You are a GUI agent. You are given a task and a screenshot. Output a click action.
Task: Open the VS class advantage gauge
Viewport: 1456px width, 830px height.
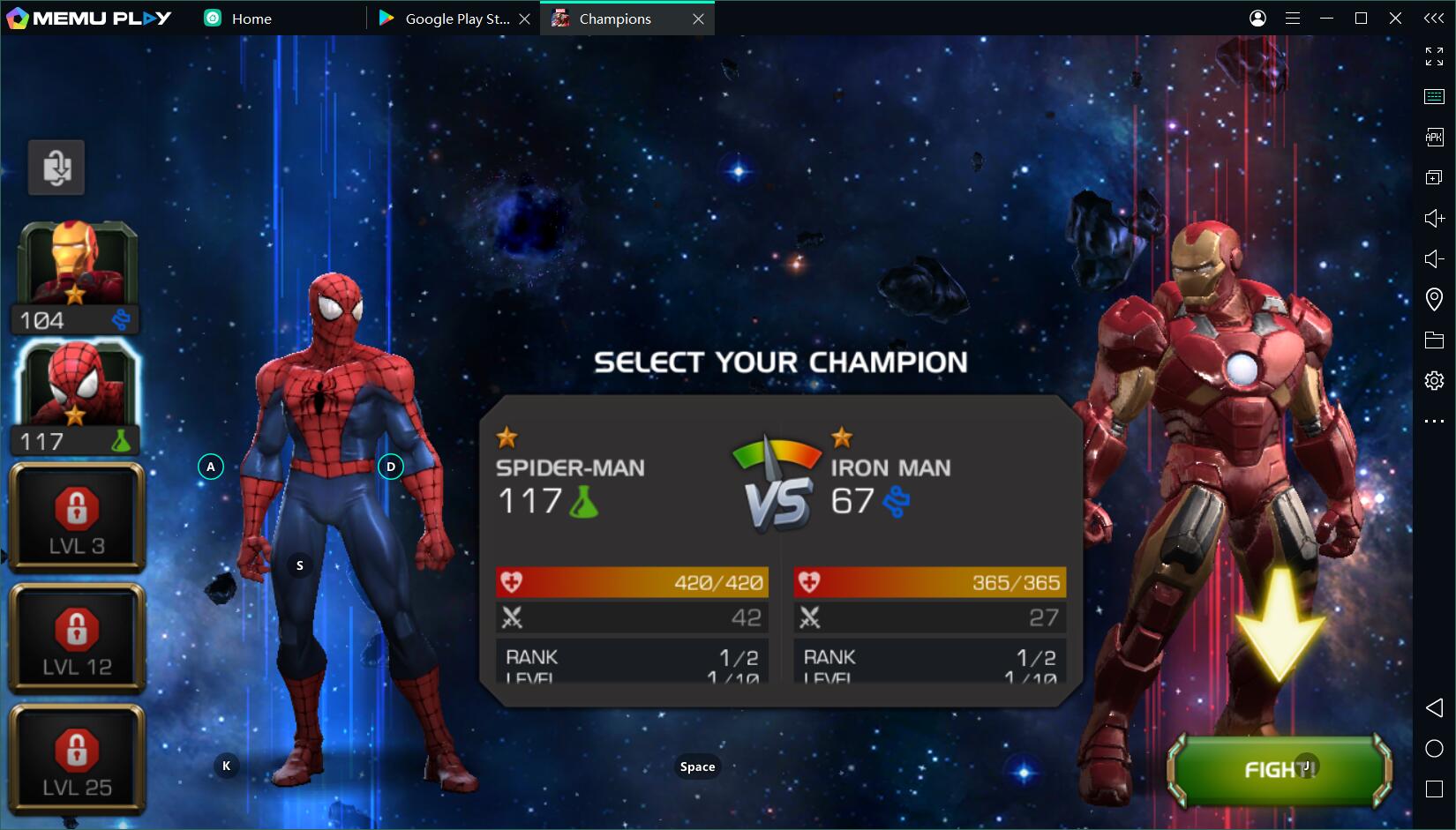click(x=777, y=483)
